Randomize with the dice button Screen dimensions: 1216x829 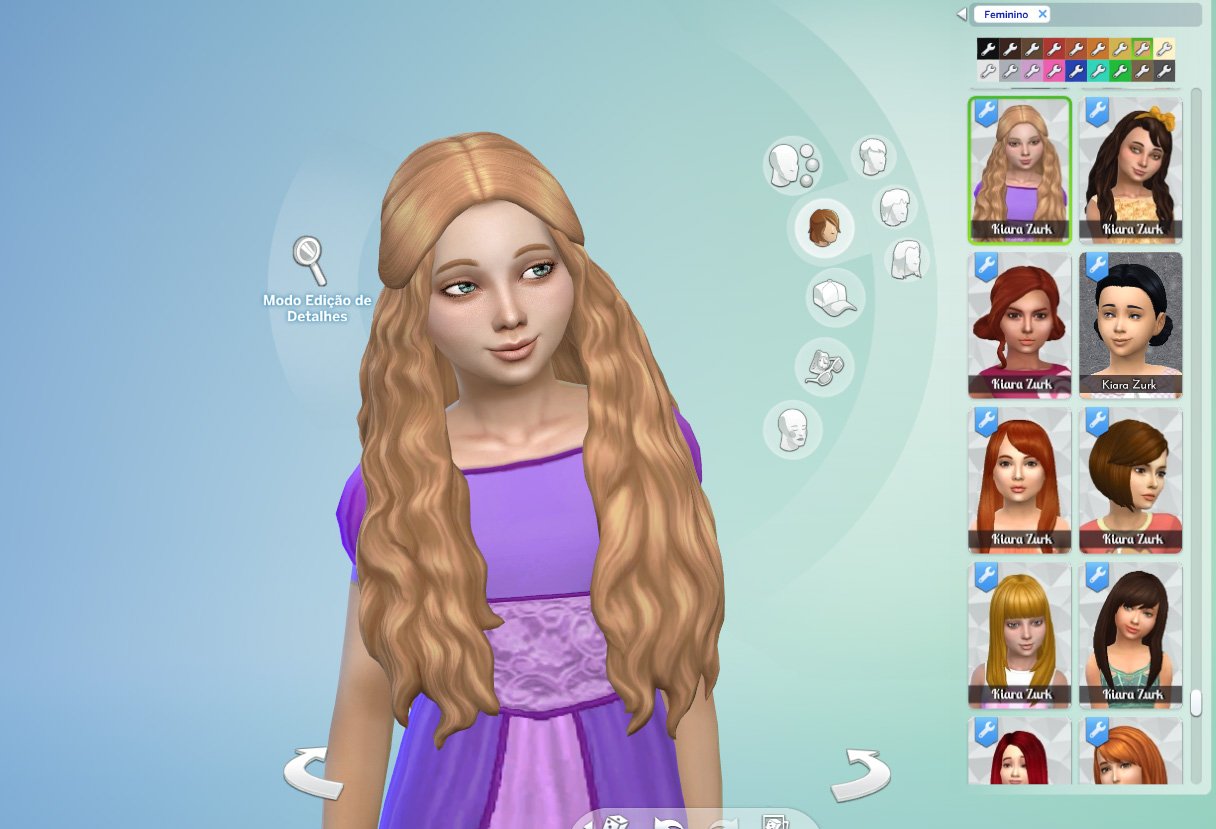[x=613, y=822]
